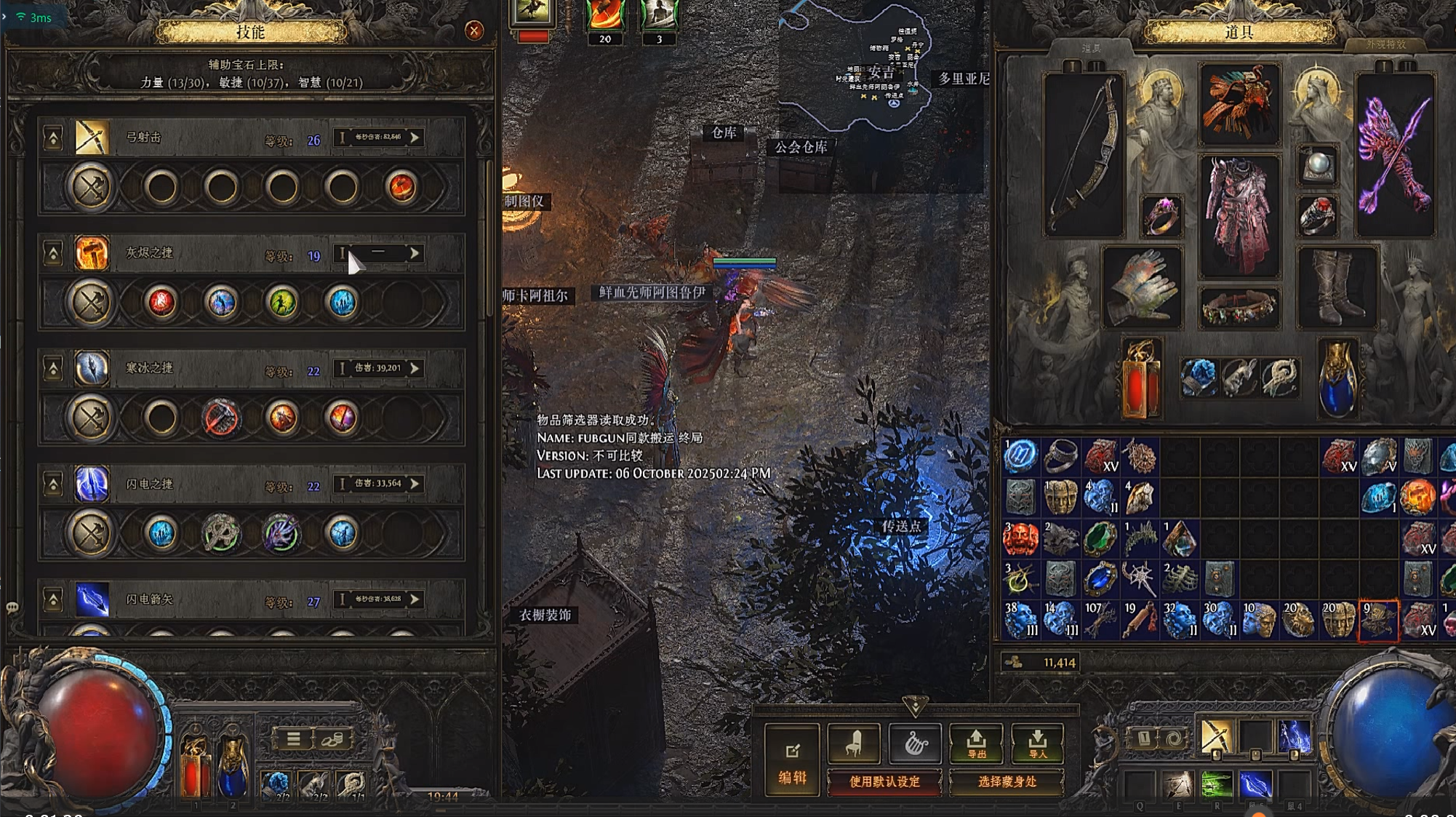Close the skills panel with the X
Viewport: 1456px width, 817px height.
point(474,31)
